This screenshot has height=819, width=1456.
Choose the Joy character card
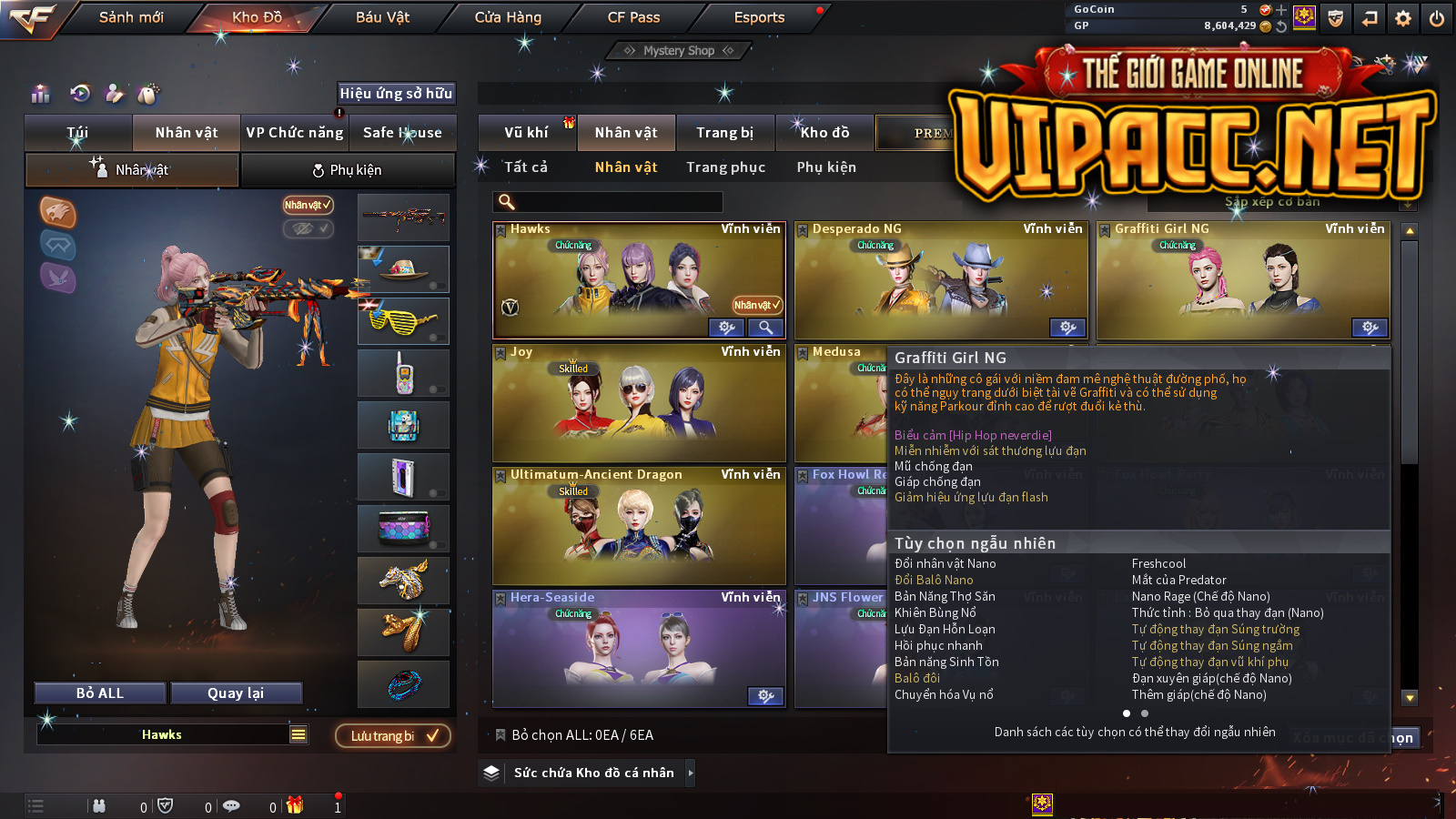point(639,403)
